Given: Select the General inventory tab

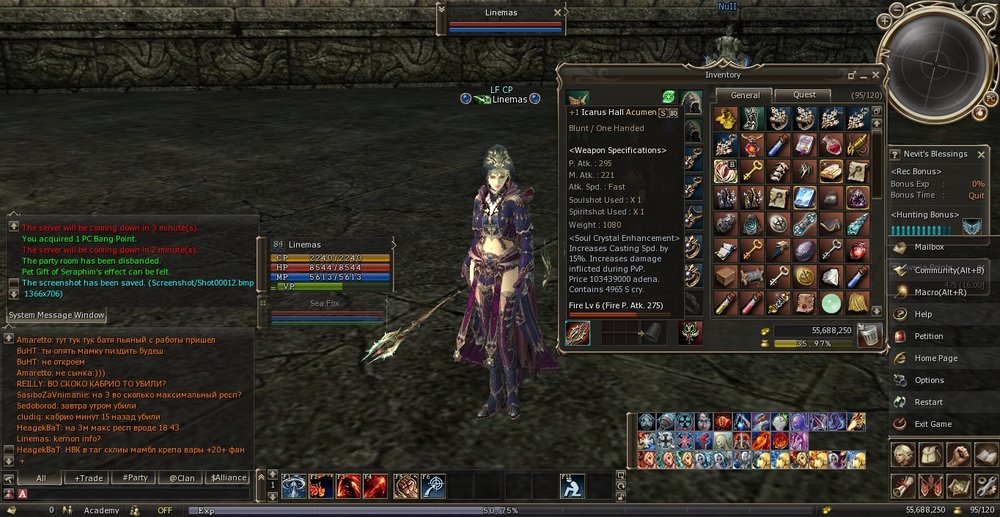Looking at the screenshot, I should [745, 95].
